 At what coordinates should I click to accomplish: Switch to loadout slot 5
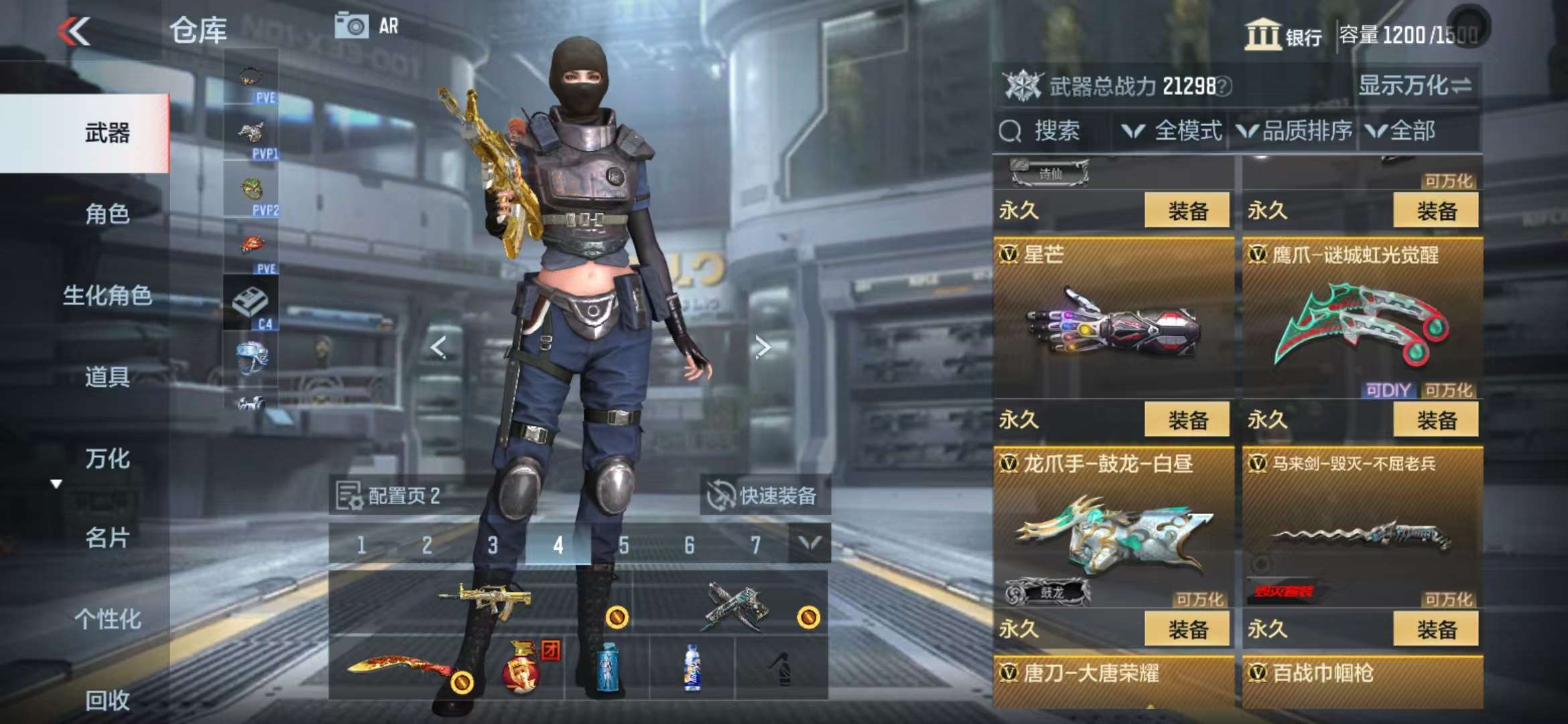[x=623, y=545]
